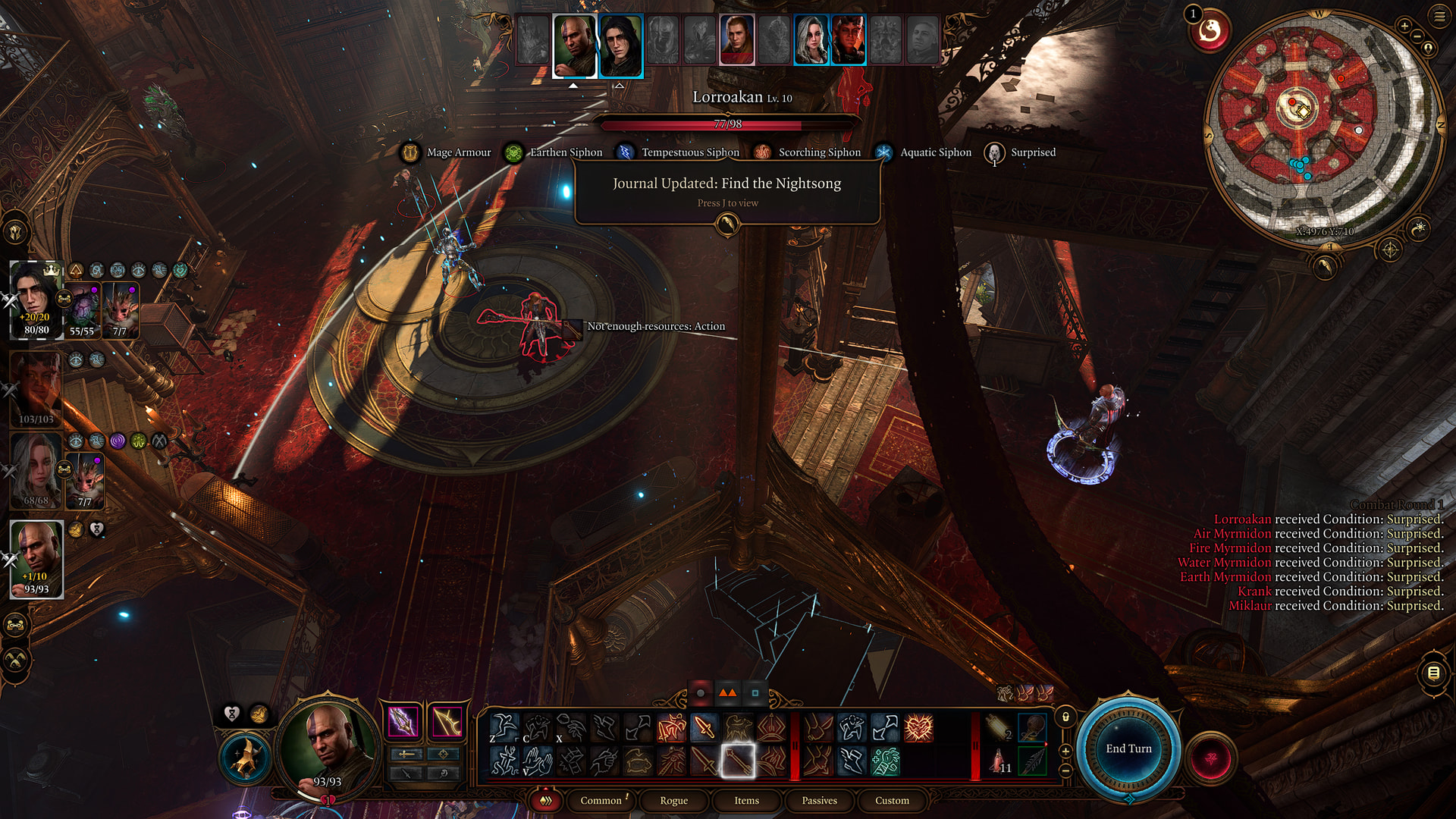Image resolution: width=1456 pixels, height=819 pixels.
Task: Zoom out the minimap with the minus button
Action: [x=1417, y=36]
